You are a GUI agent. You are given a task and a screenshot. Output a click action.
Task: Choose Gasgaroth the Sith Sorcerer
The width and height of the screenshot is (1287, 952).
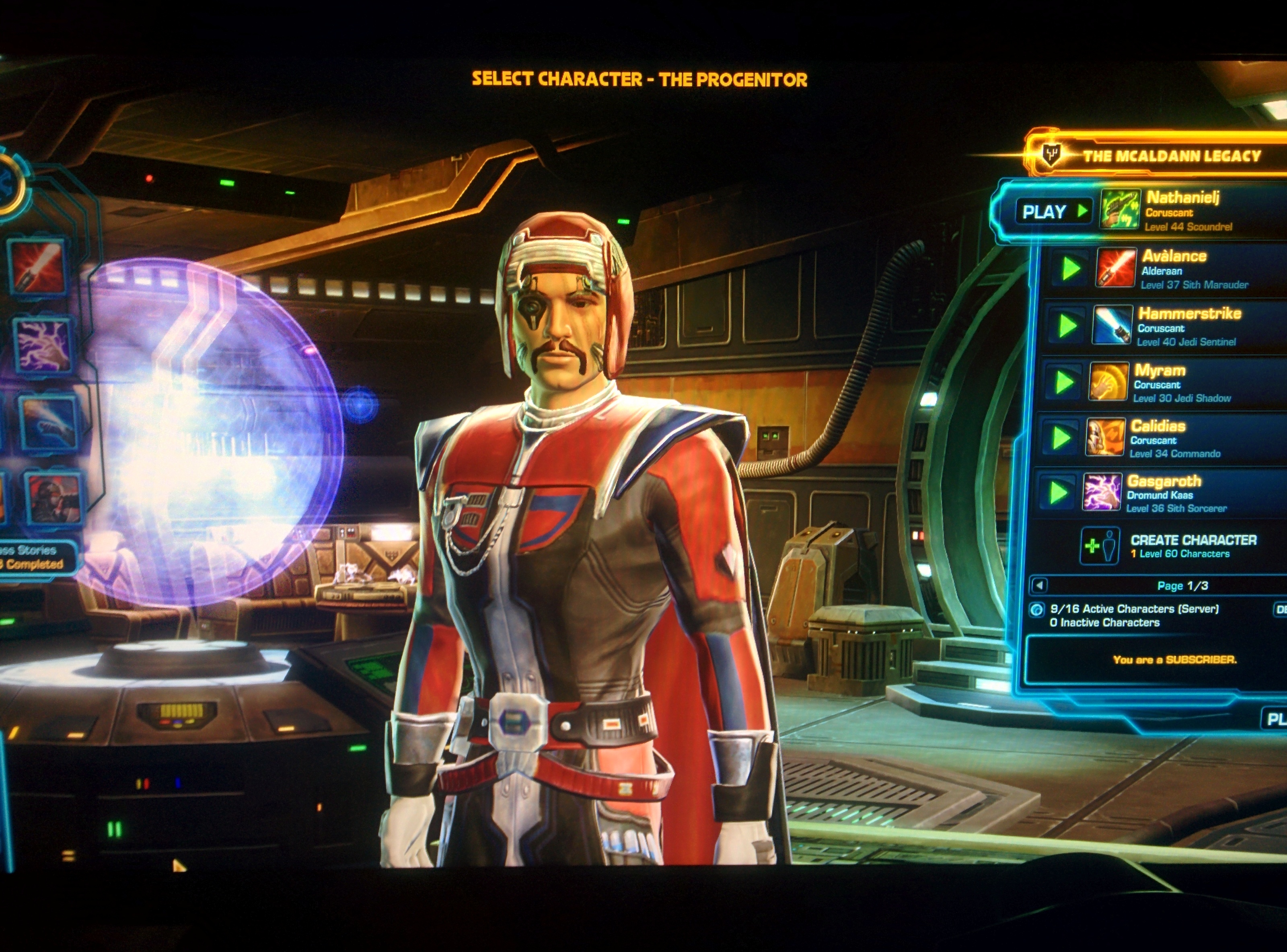[x=1176, y=493]
